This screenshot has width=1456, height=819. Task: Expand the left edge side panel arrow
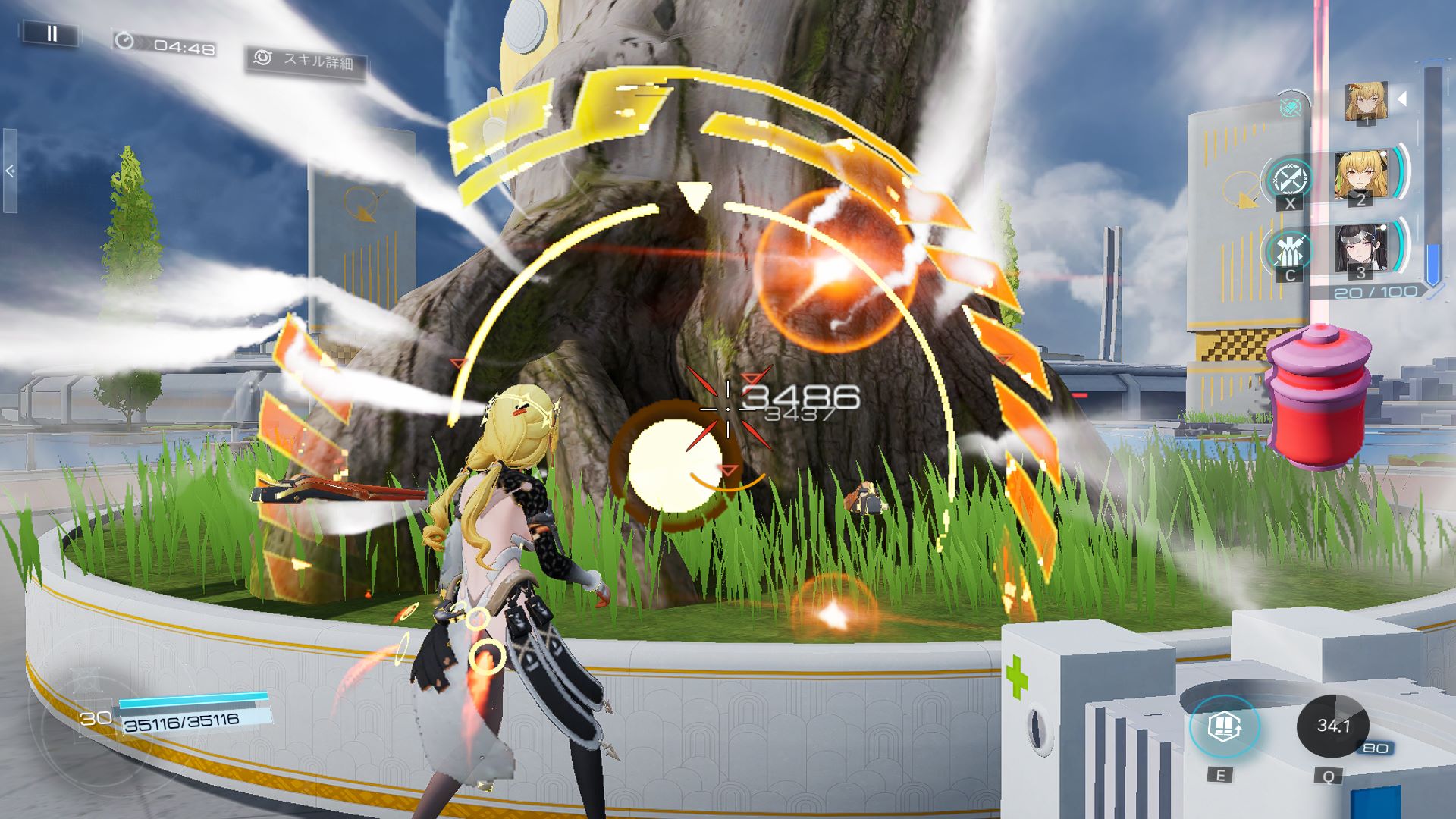click(x=10, y=171)
